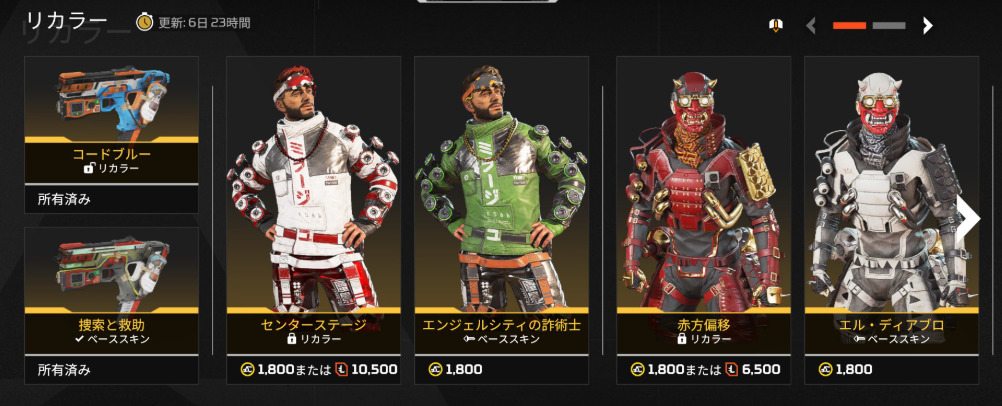
Task: Go to the next store page arrow
Action: coord(928,26)
